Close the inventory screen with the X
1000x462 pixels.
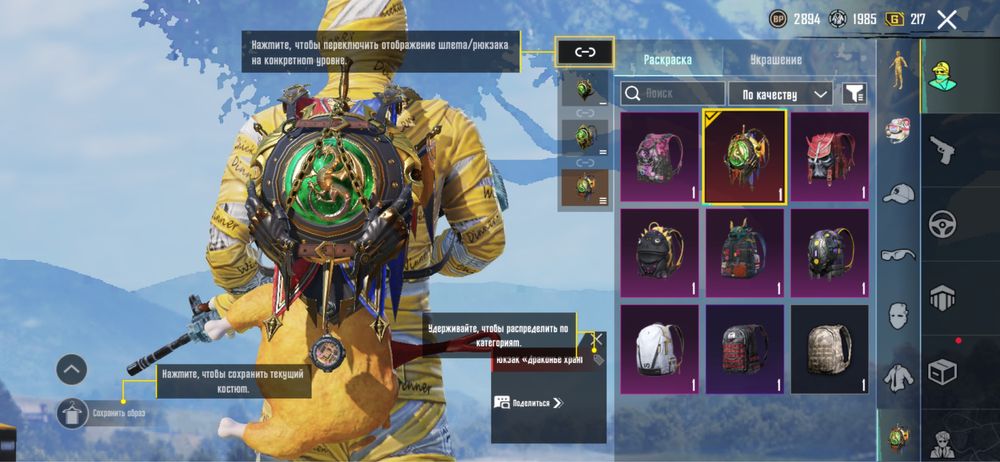[947, 19]
